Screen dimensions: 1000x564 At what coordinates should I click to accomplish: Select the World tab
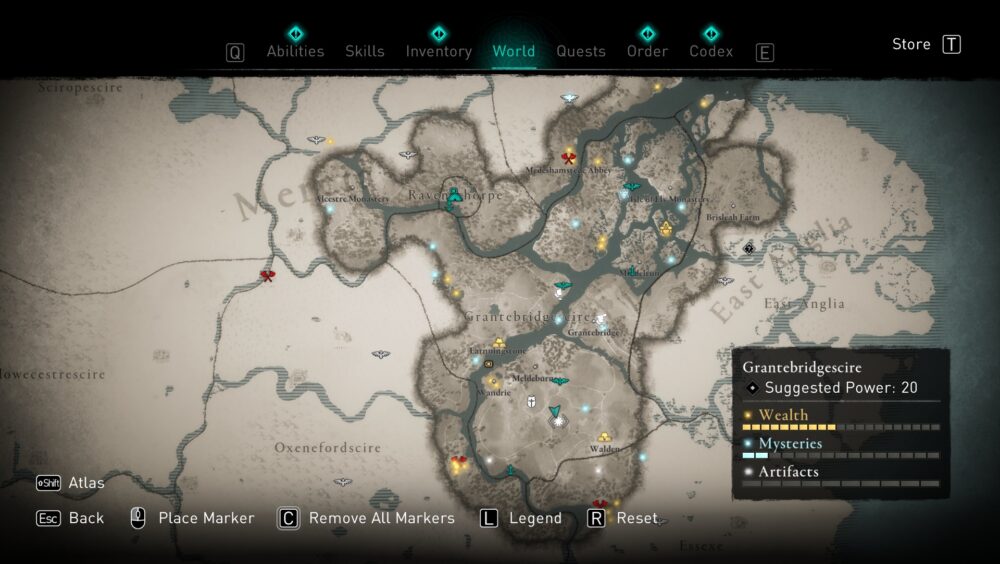513,51
